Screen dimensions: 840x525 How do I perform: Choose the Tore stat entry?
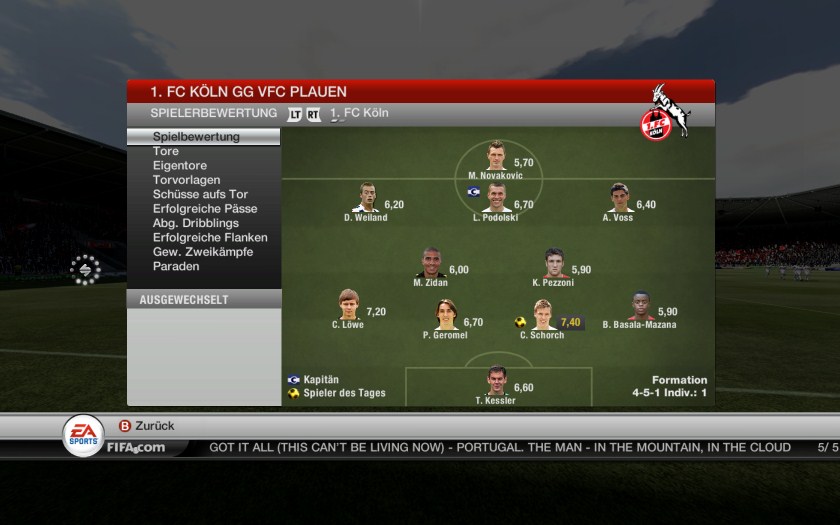tap(166, 151)
